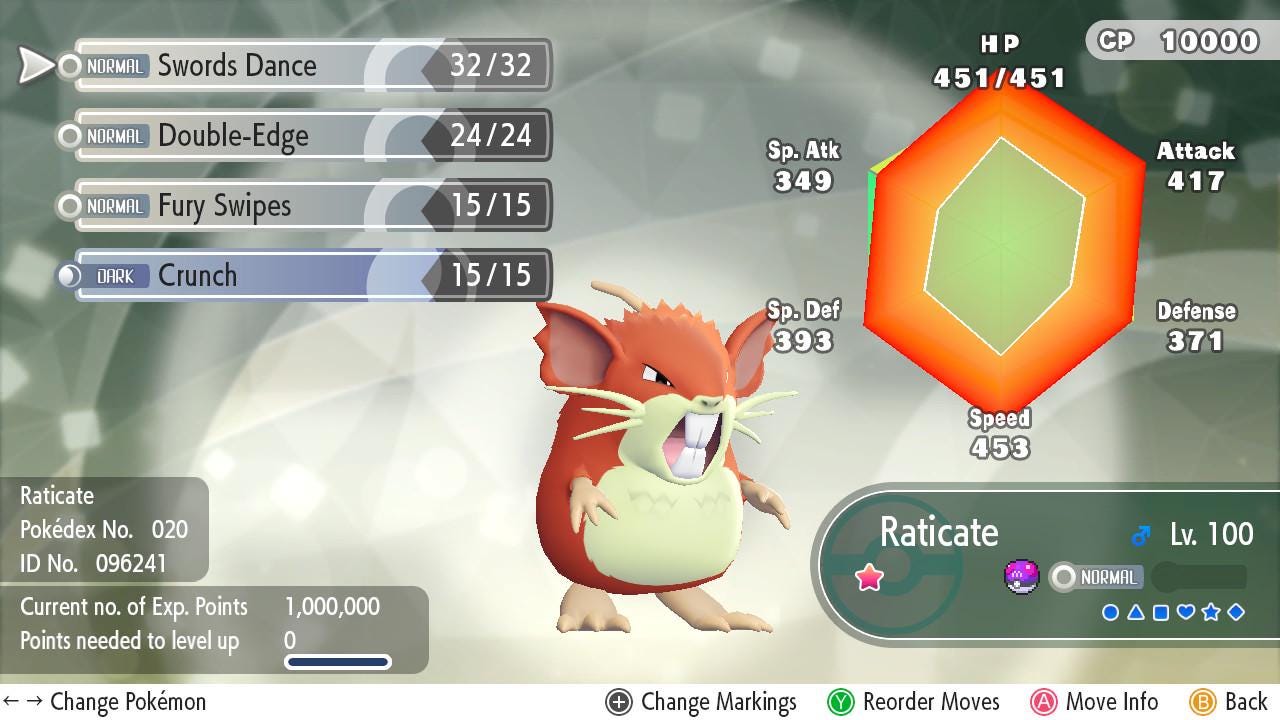Click the Master Ball icon
The height and width of the screenshot is (720, 1280).
point(1021,577)
